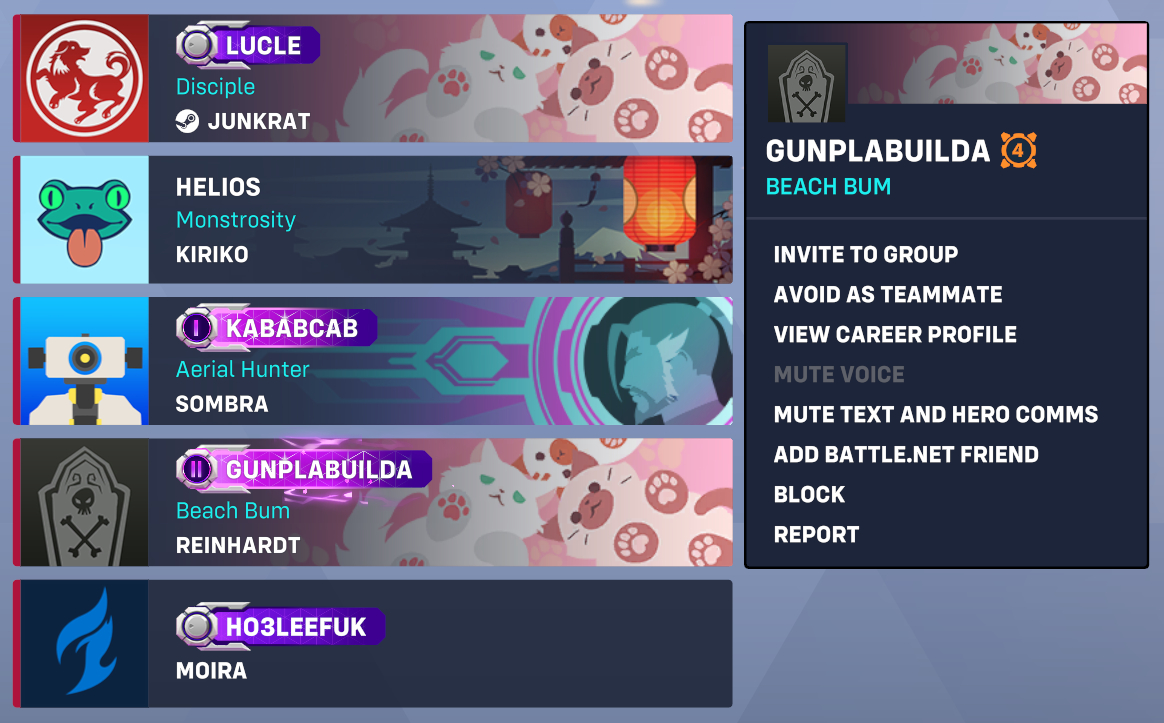Screen dimensions: 1164x723
Task: Report the selected player
Action: click(x=816, y=534)
